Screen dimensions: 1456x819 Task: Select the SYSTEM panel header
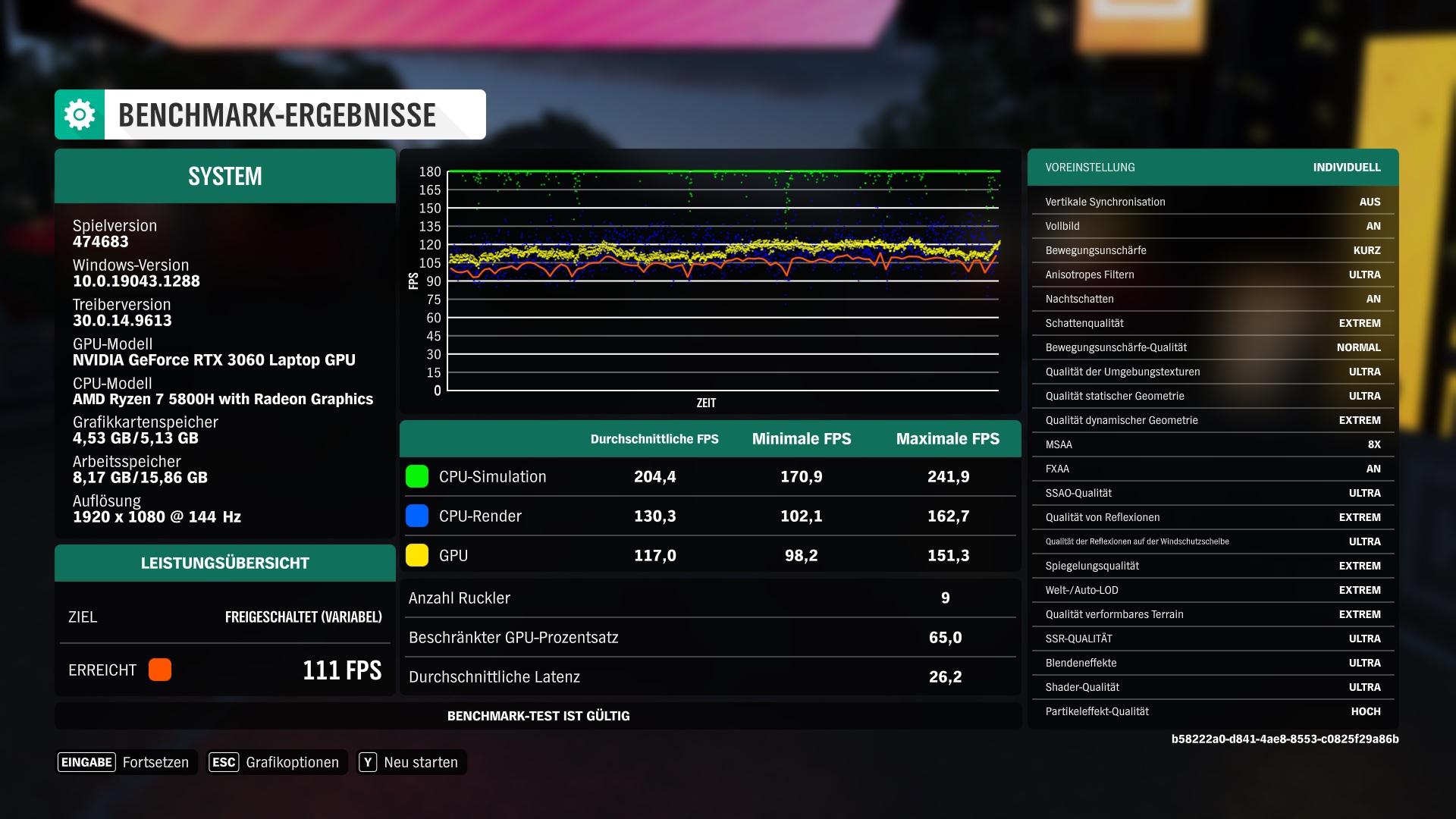click(x=224, y=176)
